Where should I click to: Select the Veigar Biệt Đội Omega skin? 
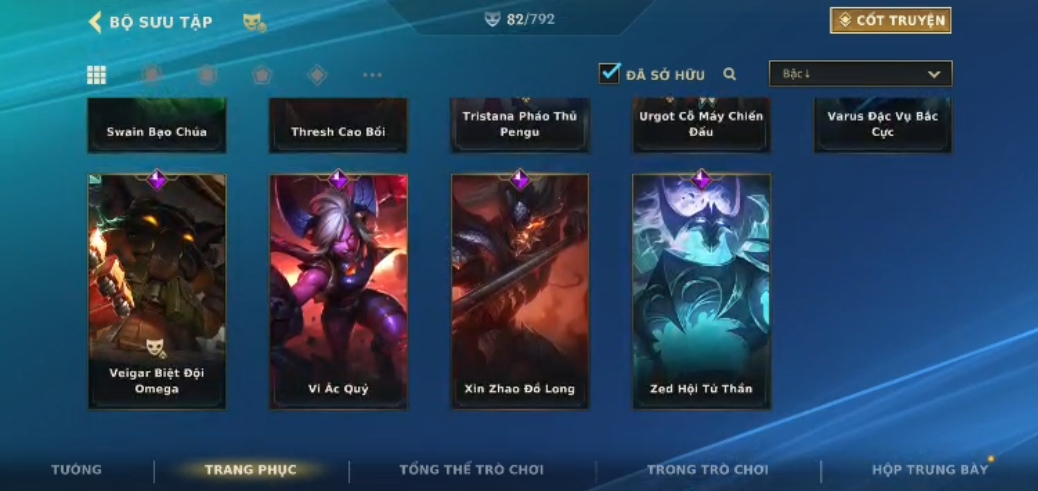click(157, 290)
